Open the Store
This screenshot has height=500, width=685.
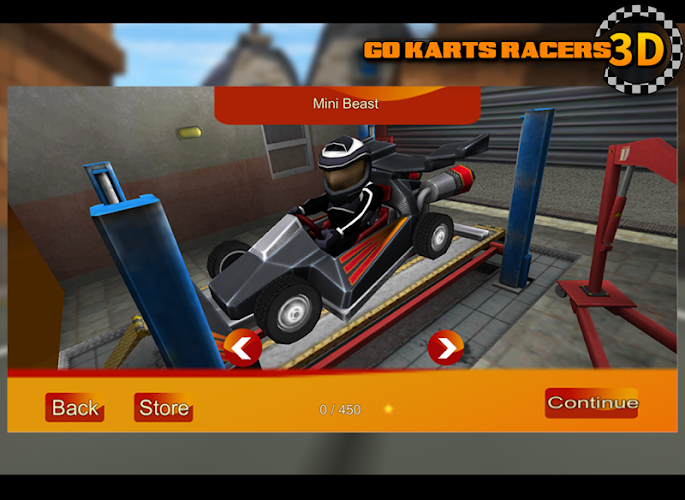pyautogui.click(x=163, y=407)
